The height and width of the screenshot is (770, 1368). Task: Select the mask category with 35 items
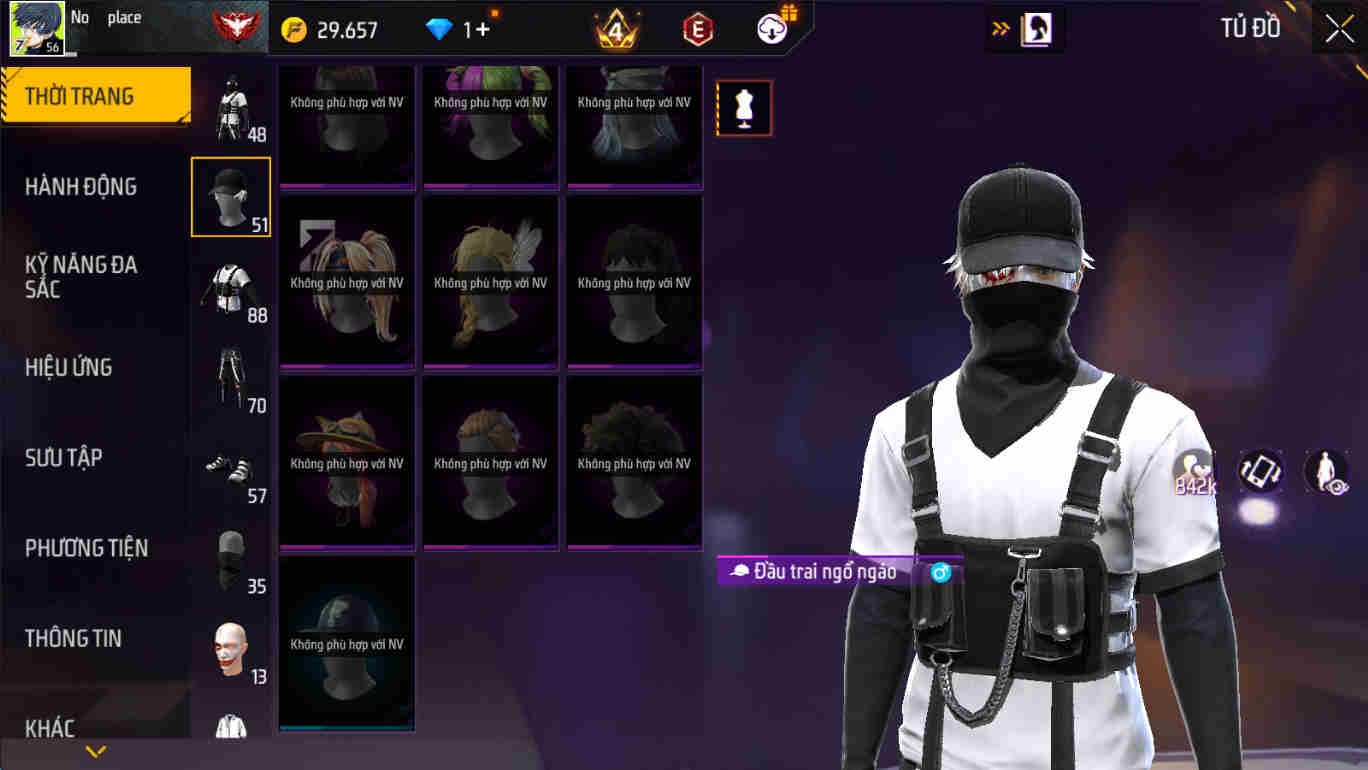coord(230,556)
